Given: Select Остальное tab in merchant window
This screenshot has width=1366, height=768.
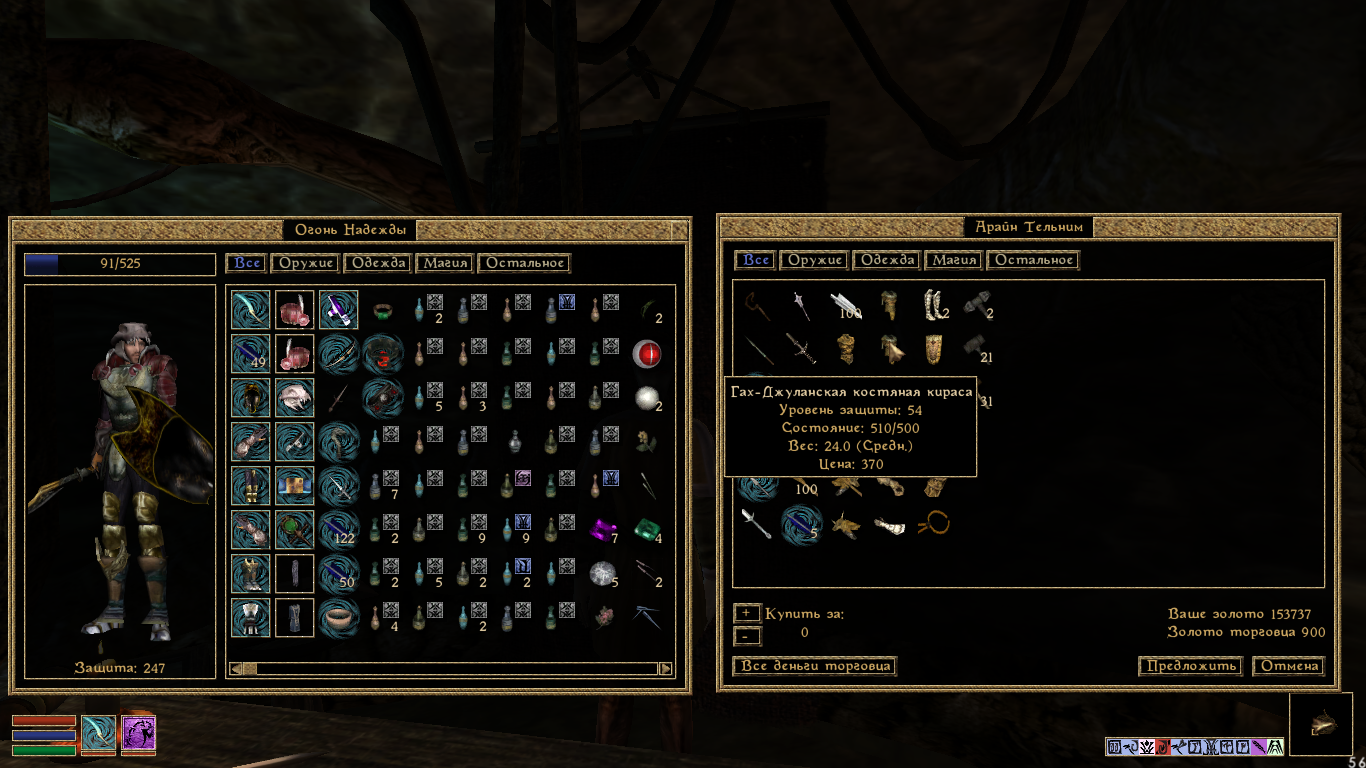Looking at the screenshot, I should tap(1033, 260).
